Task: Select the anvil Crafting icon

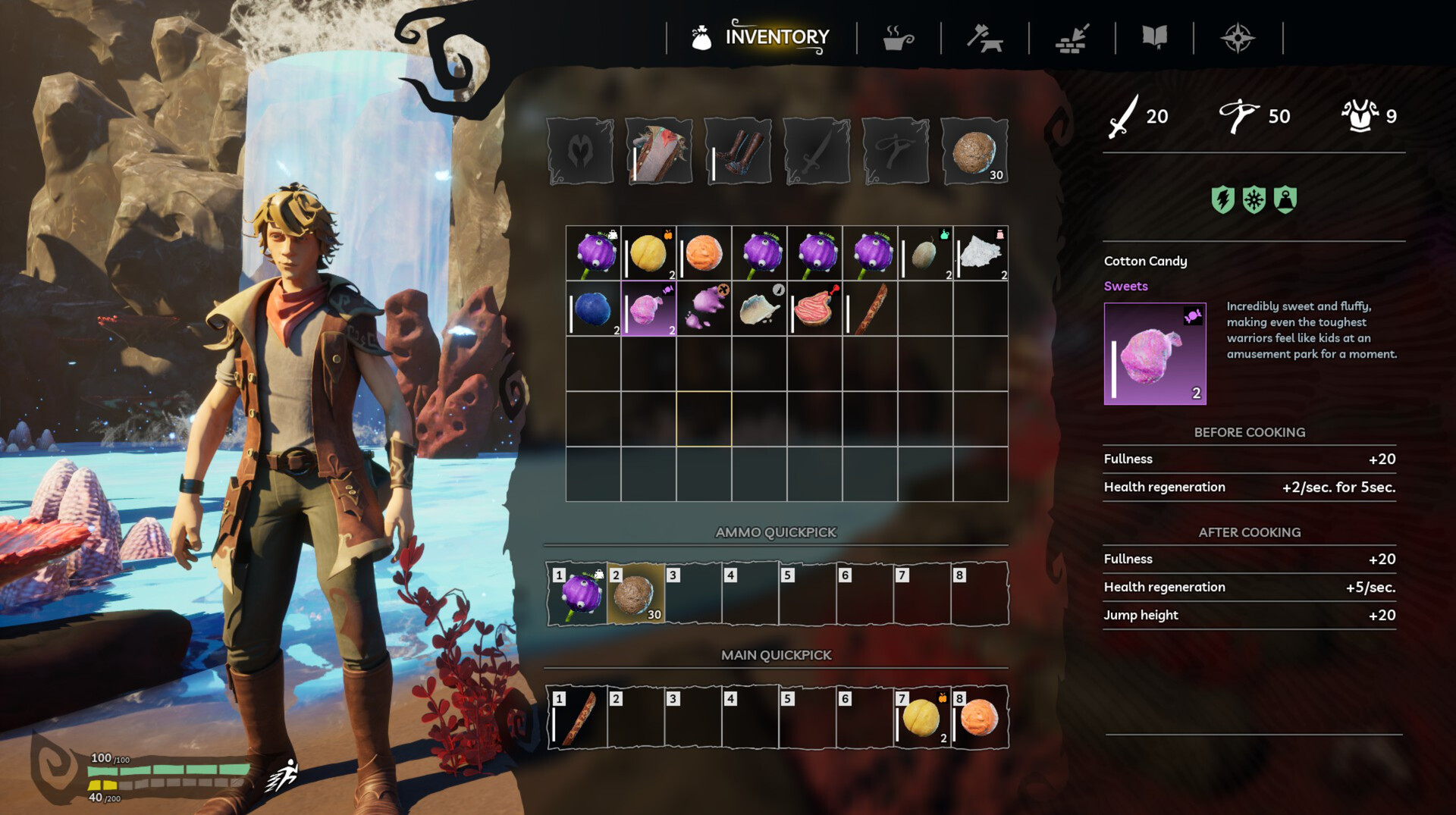Action: tap(986, 36)
